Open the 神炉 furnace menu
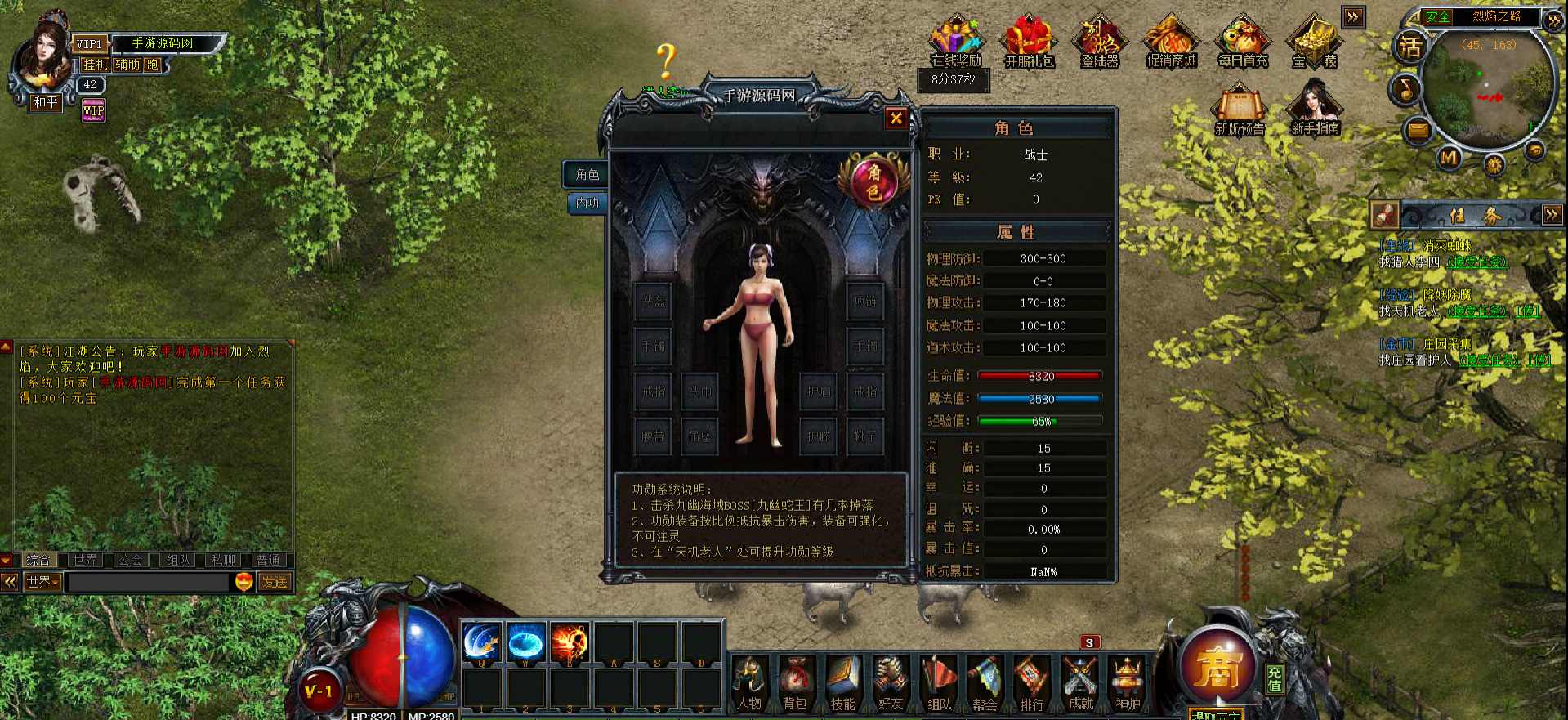Screen dimensions: 1568x720 [1128, 683]
